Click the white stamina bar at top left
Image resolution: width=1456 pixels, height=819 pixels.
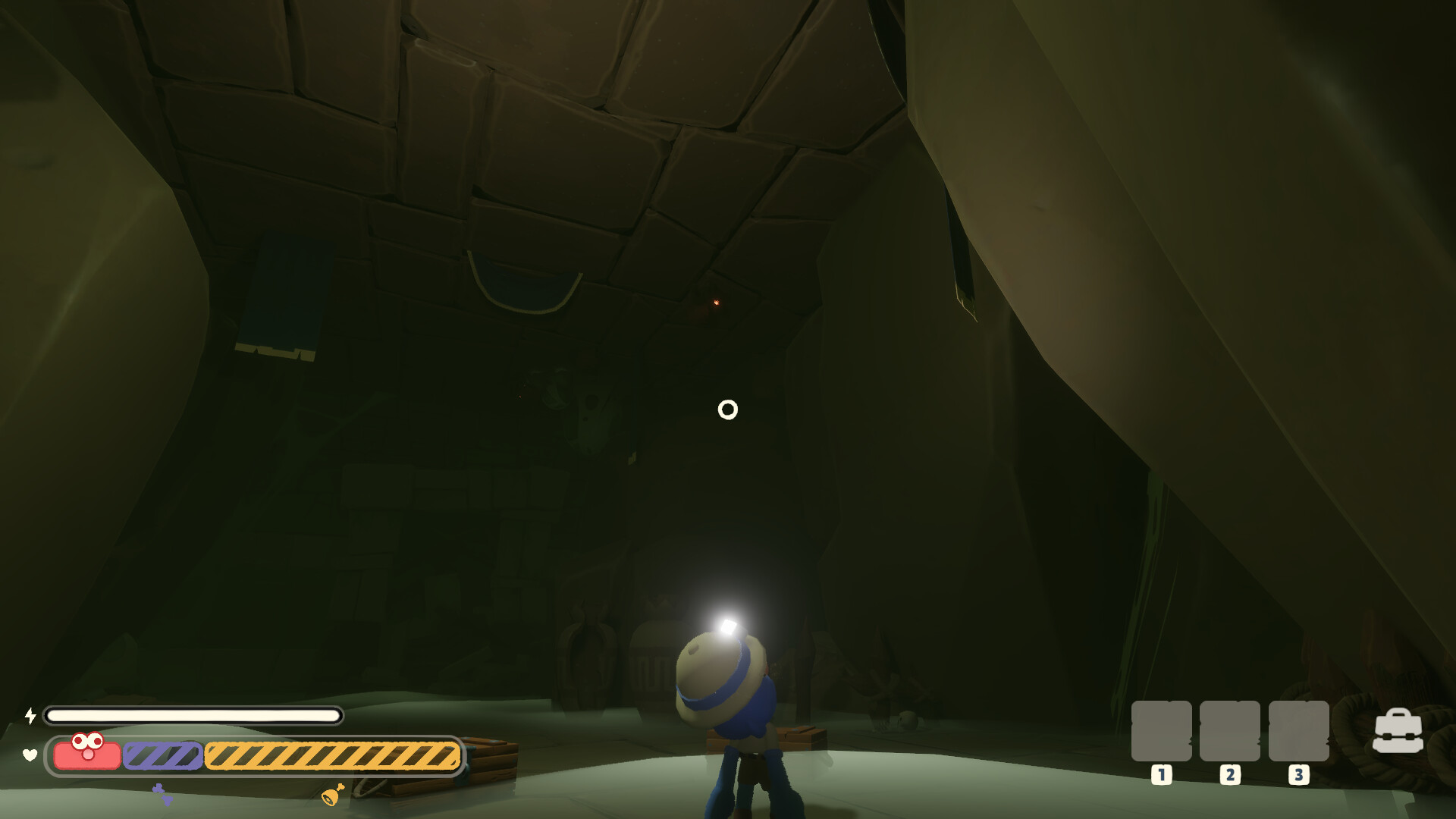[x=192, y=714]
